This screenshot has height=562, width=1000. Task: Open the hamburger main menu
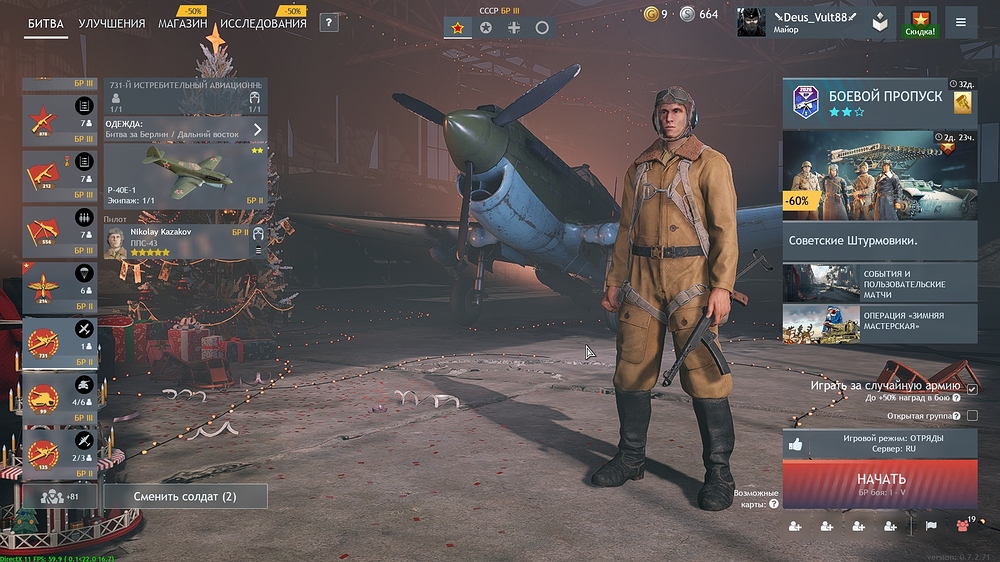(961, 22)
